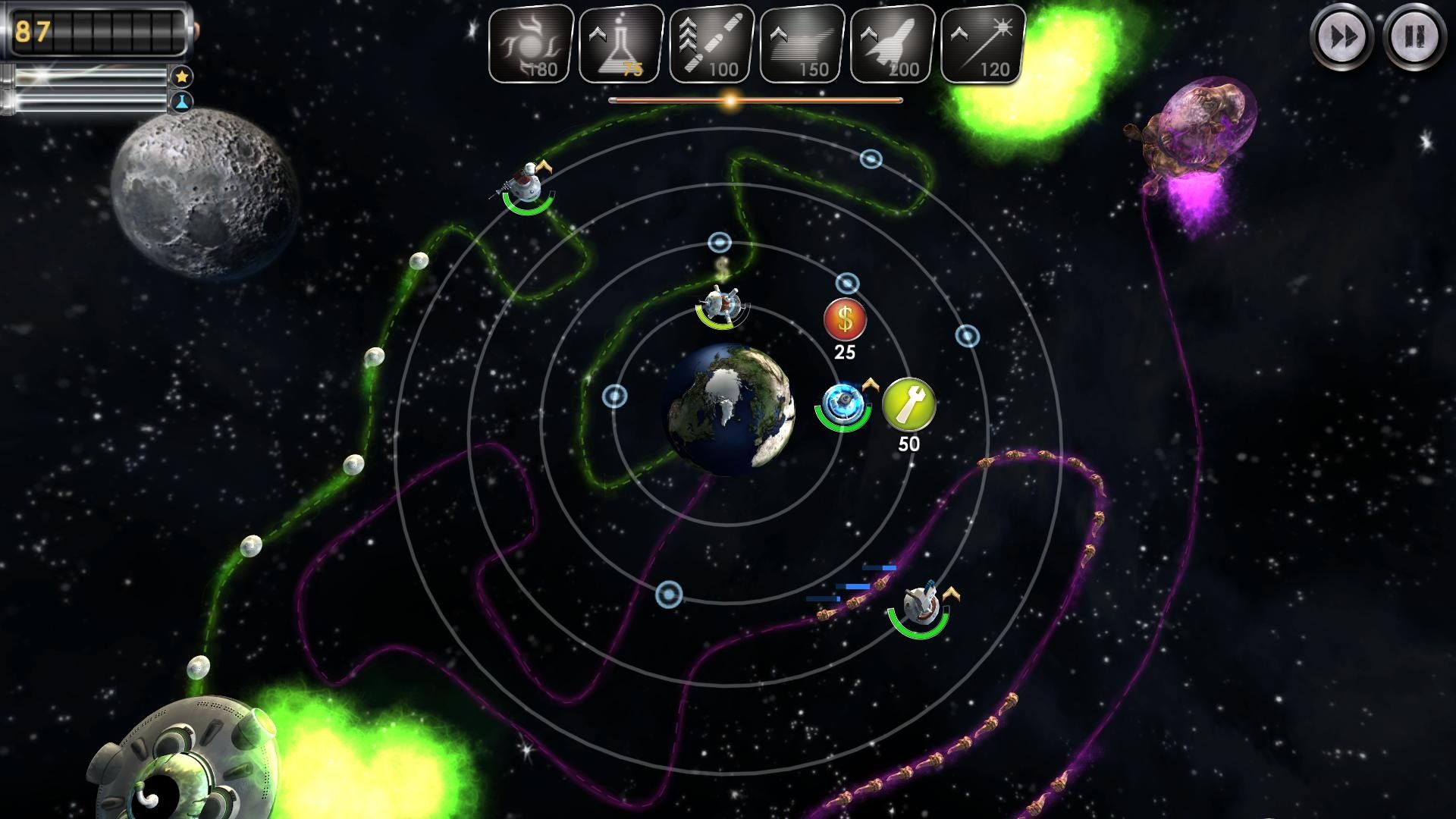Pause the game
Image resolution: width=1456 pixels, height=819 pixels.
(x=1414, y=36)
